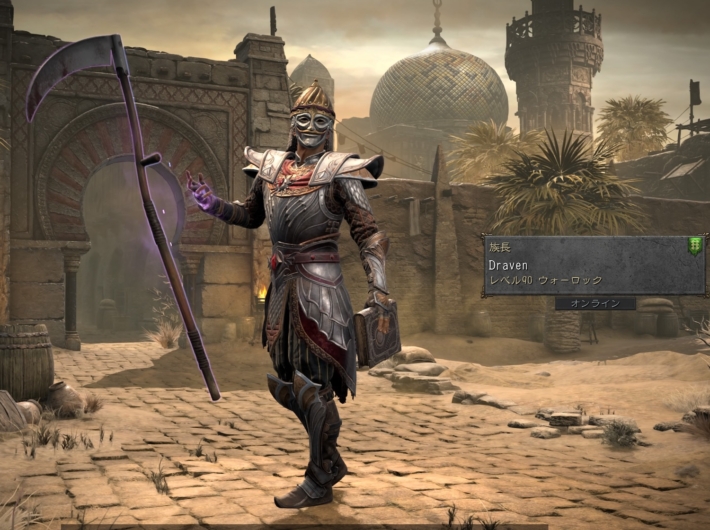Click the オンライン status label
This screenshot has width=710, height=530.
(596, 303)
